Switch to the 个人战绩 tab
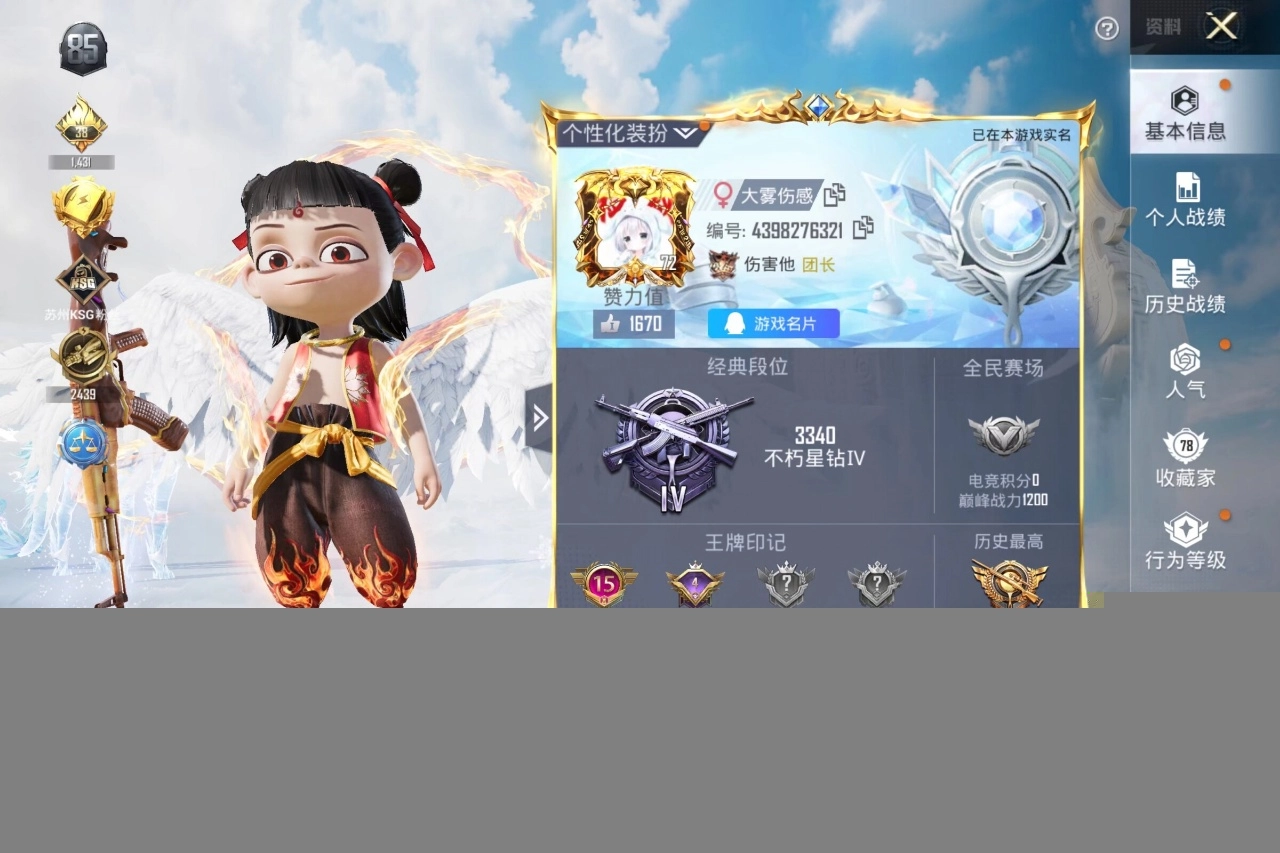The image size is (1280, 853). click(x=1186, y=199)
